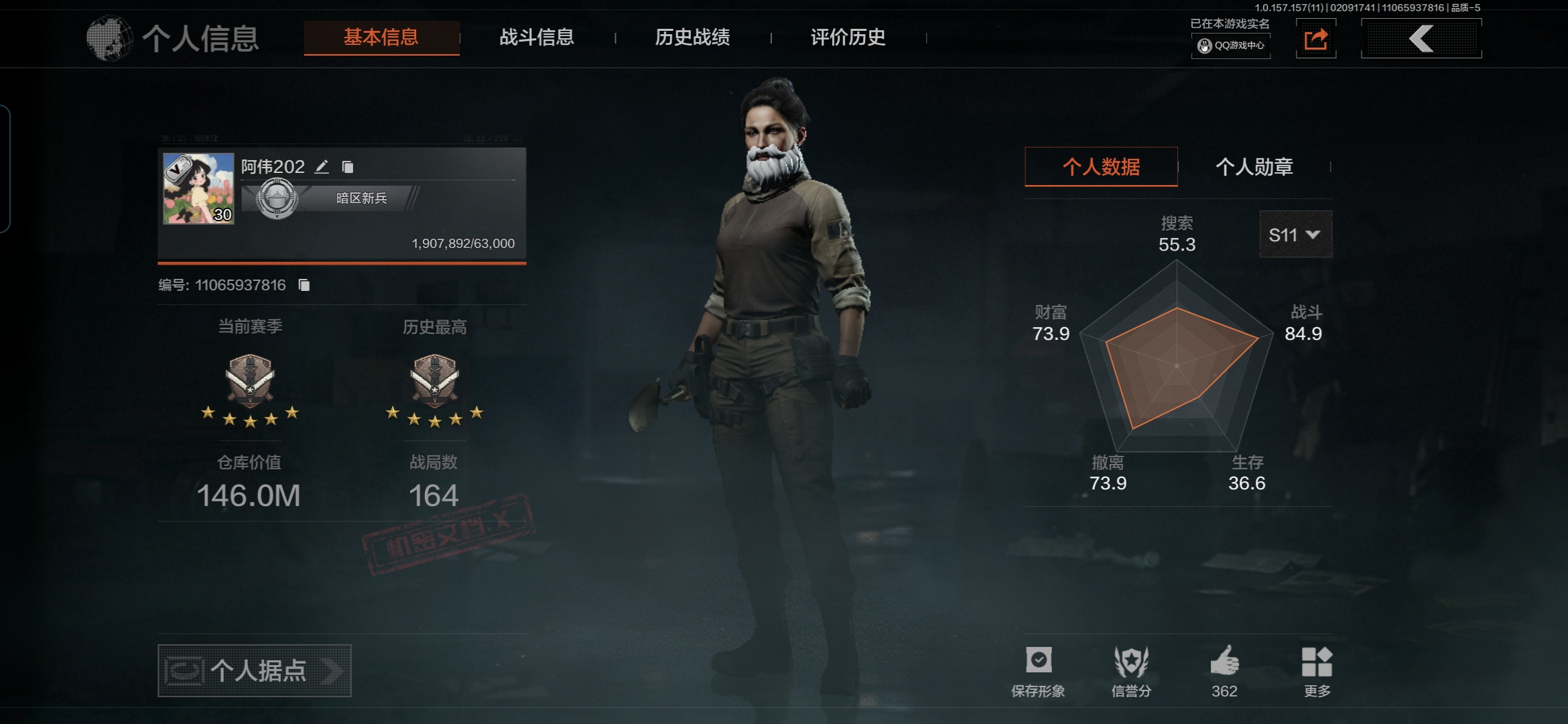Select the 评价历史 tab
Viewport: 1568px width, 724px height.
848,38
